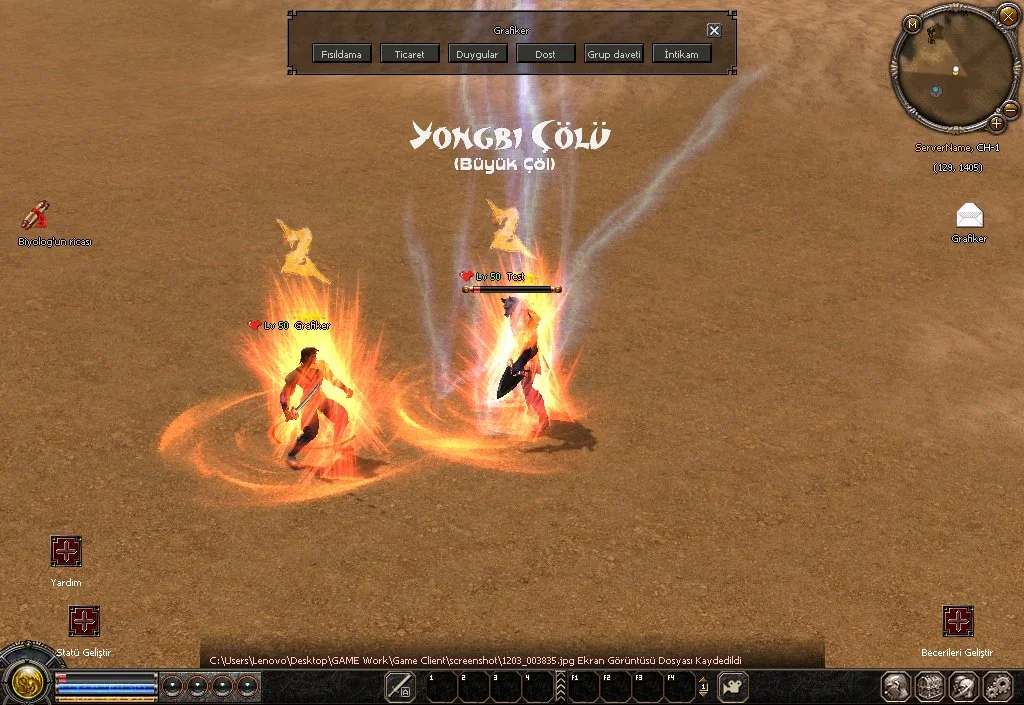Click the sword attack icon on the bottom bar
The height and width of the screenshot is (705, 1024).
(x=400, y=686)
